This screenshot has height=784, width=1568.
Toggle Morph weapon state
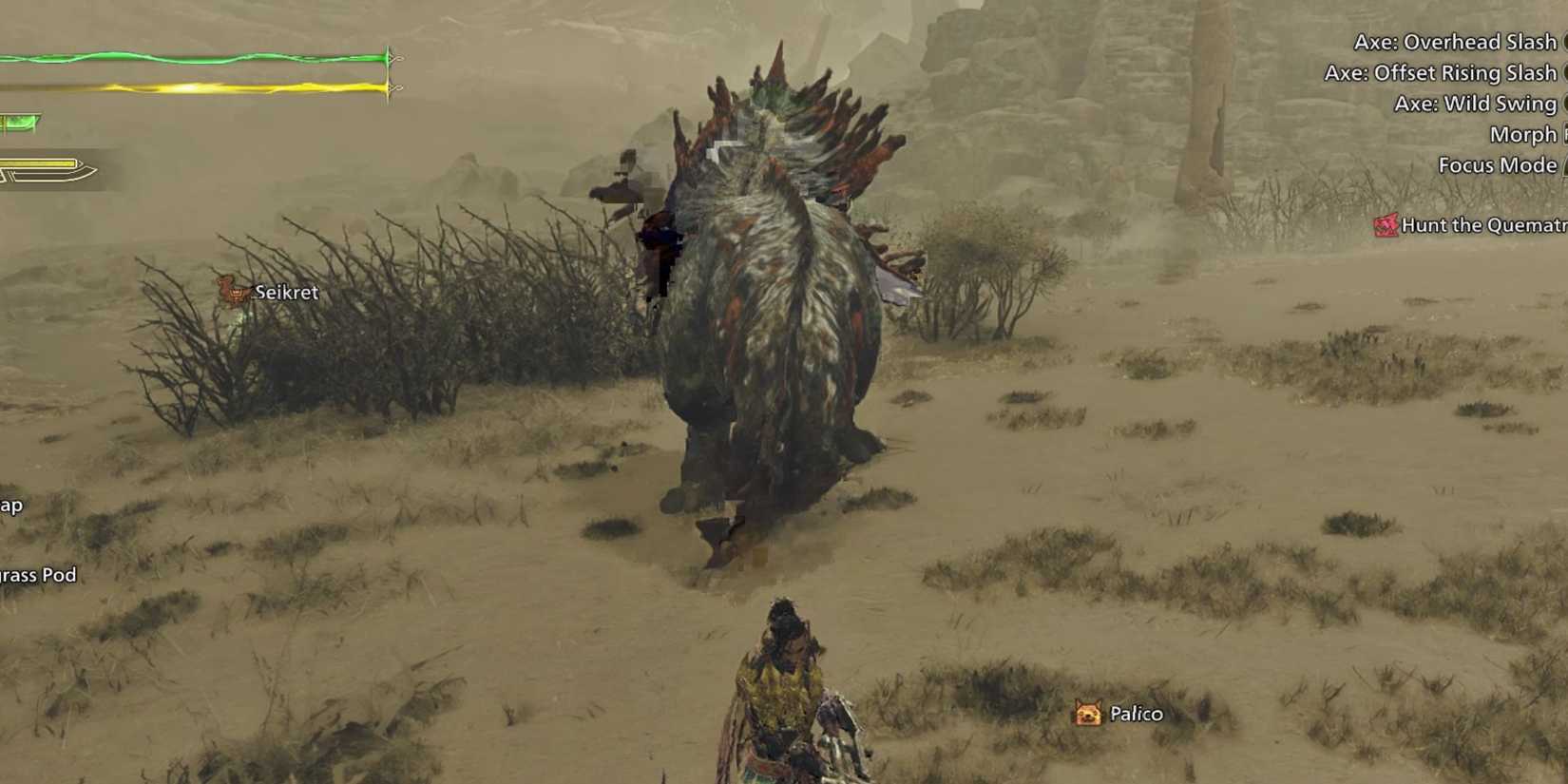[1522, 134]
